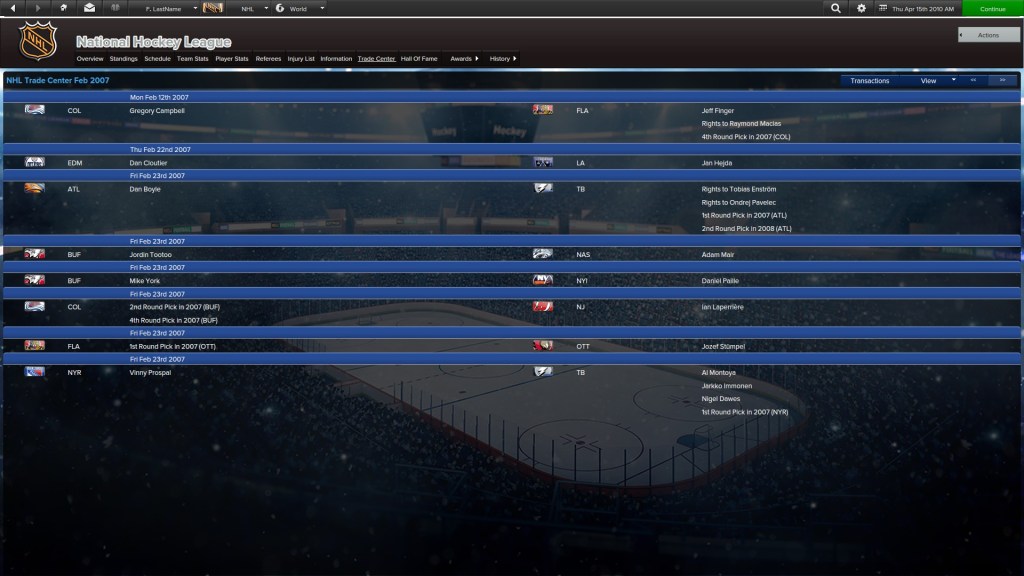Open the settings gear
This screenshot has height=576, width=1024.
pyautogui.click(x=862, y=8)
